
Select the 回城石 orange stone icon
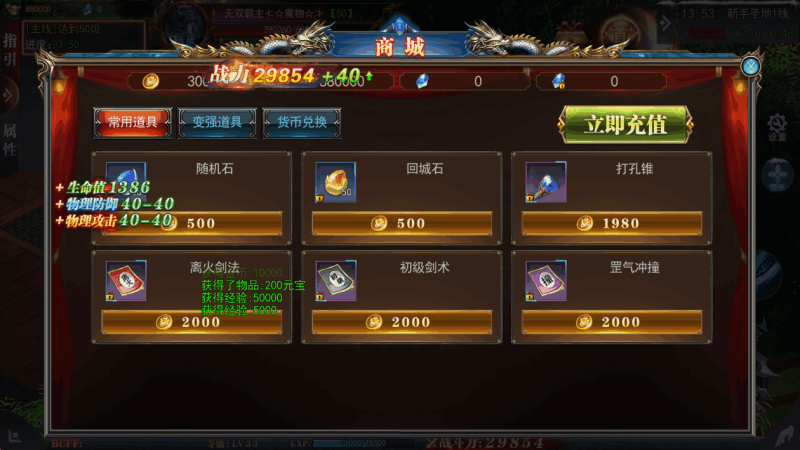coord(336,183)
